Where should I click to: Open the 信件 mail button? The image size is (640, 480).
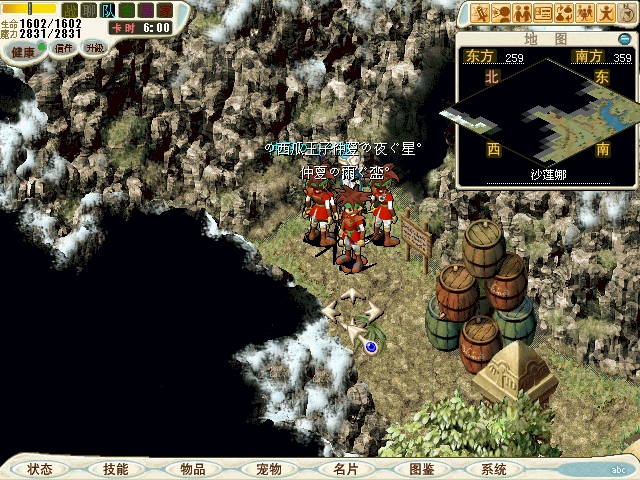coord(64,48)
